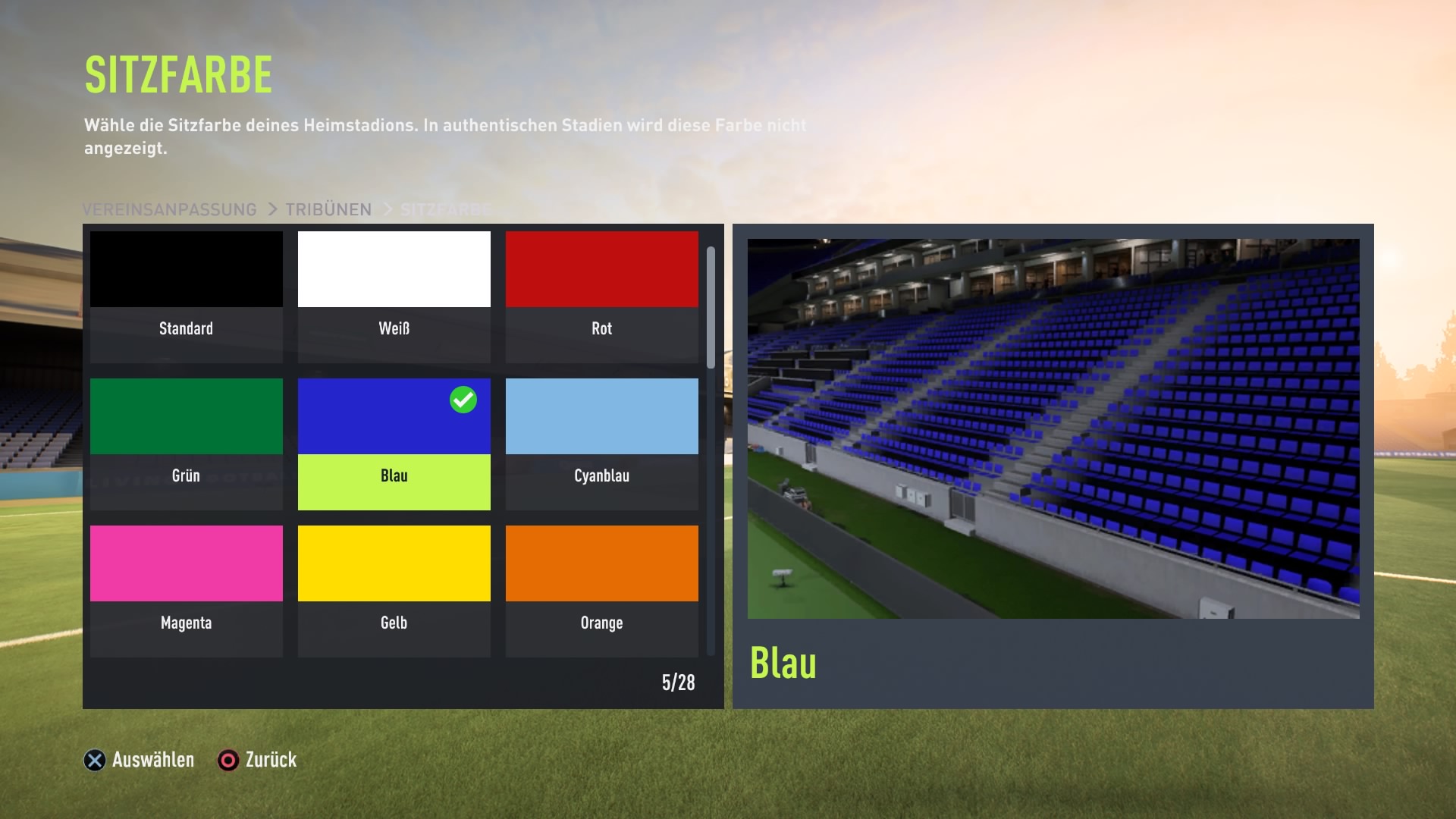
Task: Select the Orange color swatch
Action: (x=601, y=590)
